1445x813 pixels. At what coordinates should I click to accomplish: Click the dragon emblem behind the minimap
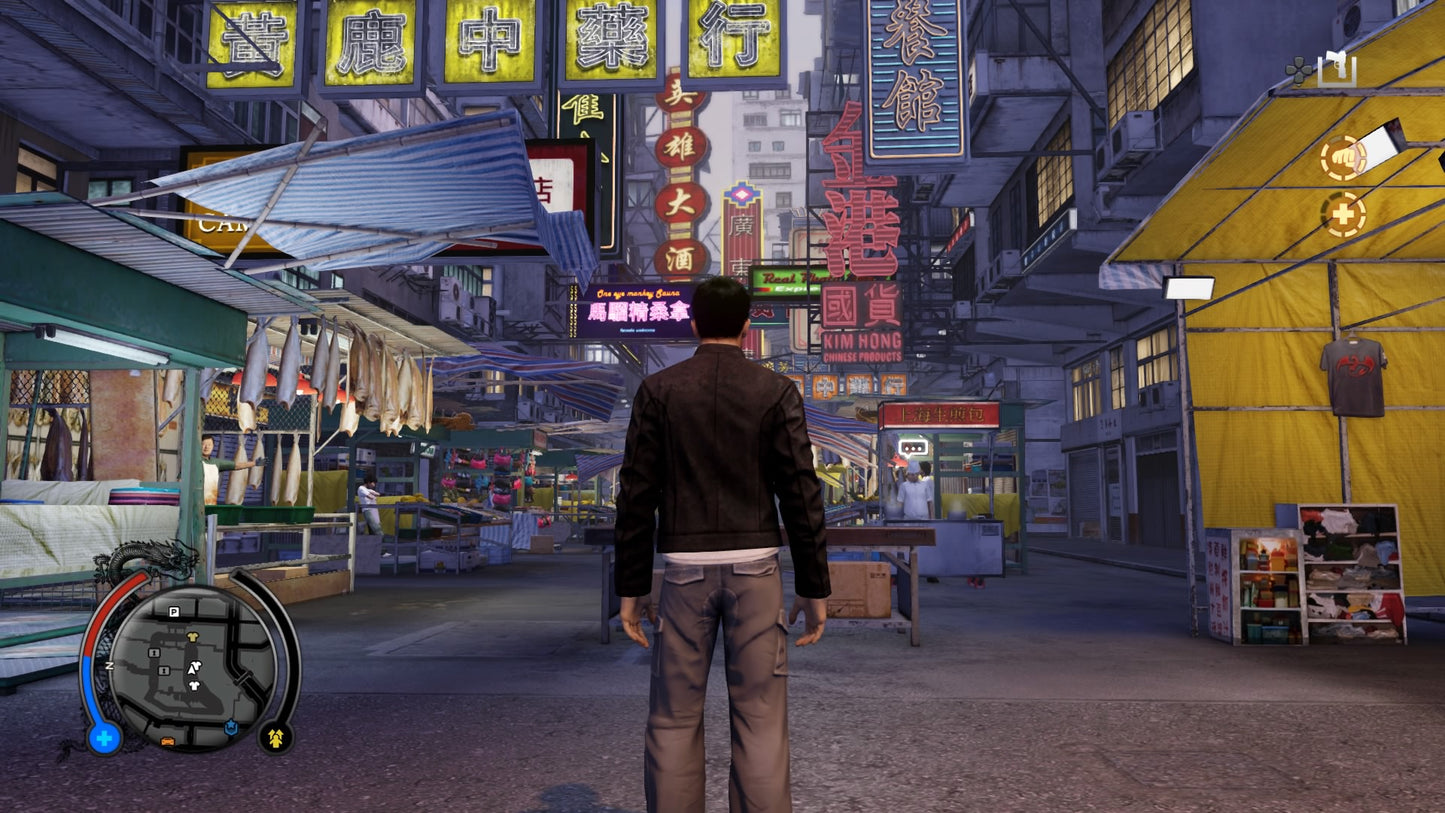coord(151,555)
